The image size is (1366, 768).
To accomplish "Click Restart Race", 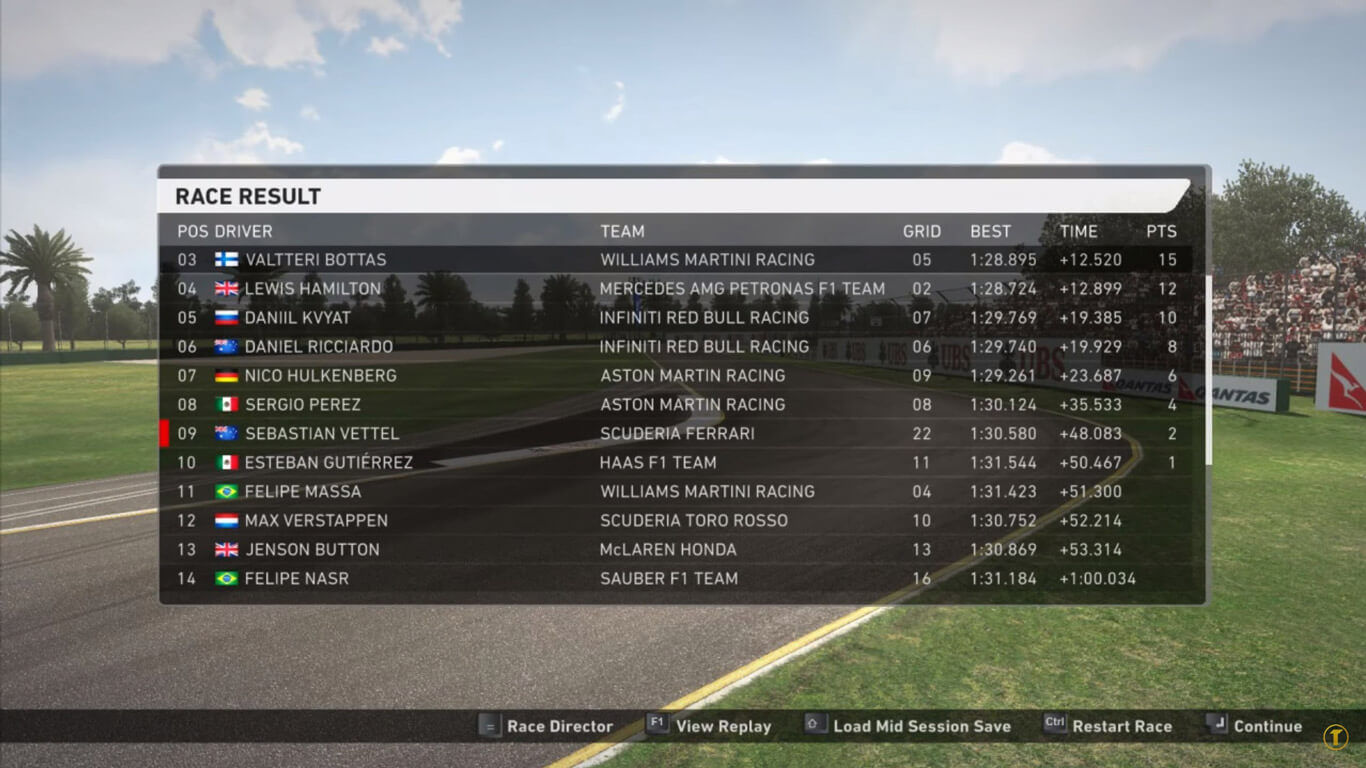I will (x=1124, y=726).
